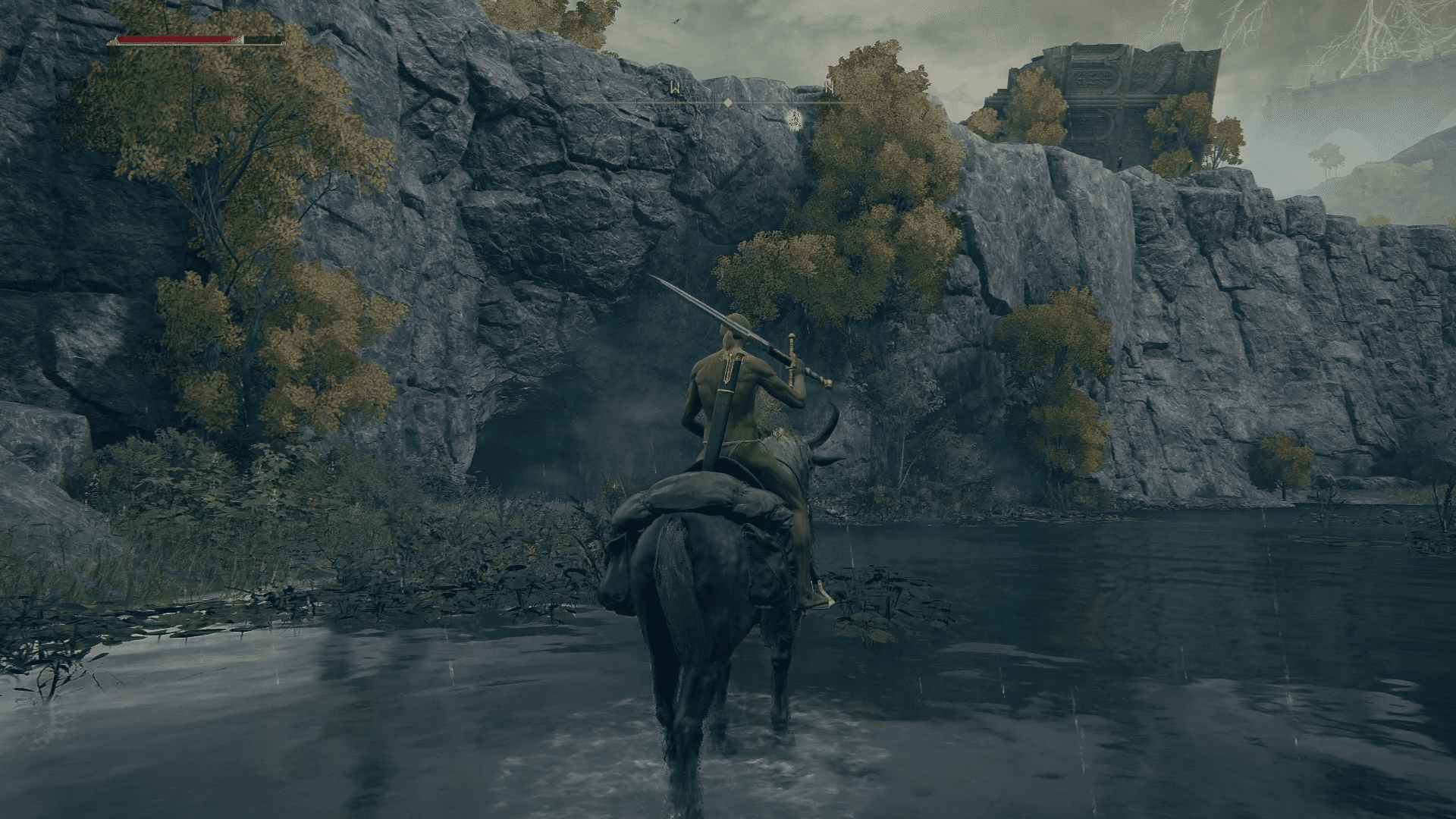Select the N heading on the compass
The width and height of the screenshot is (1456, 819).
[x=830, y=89]
